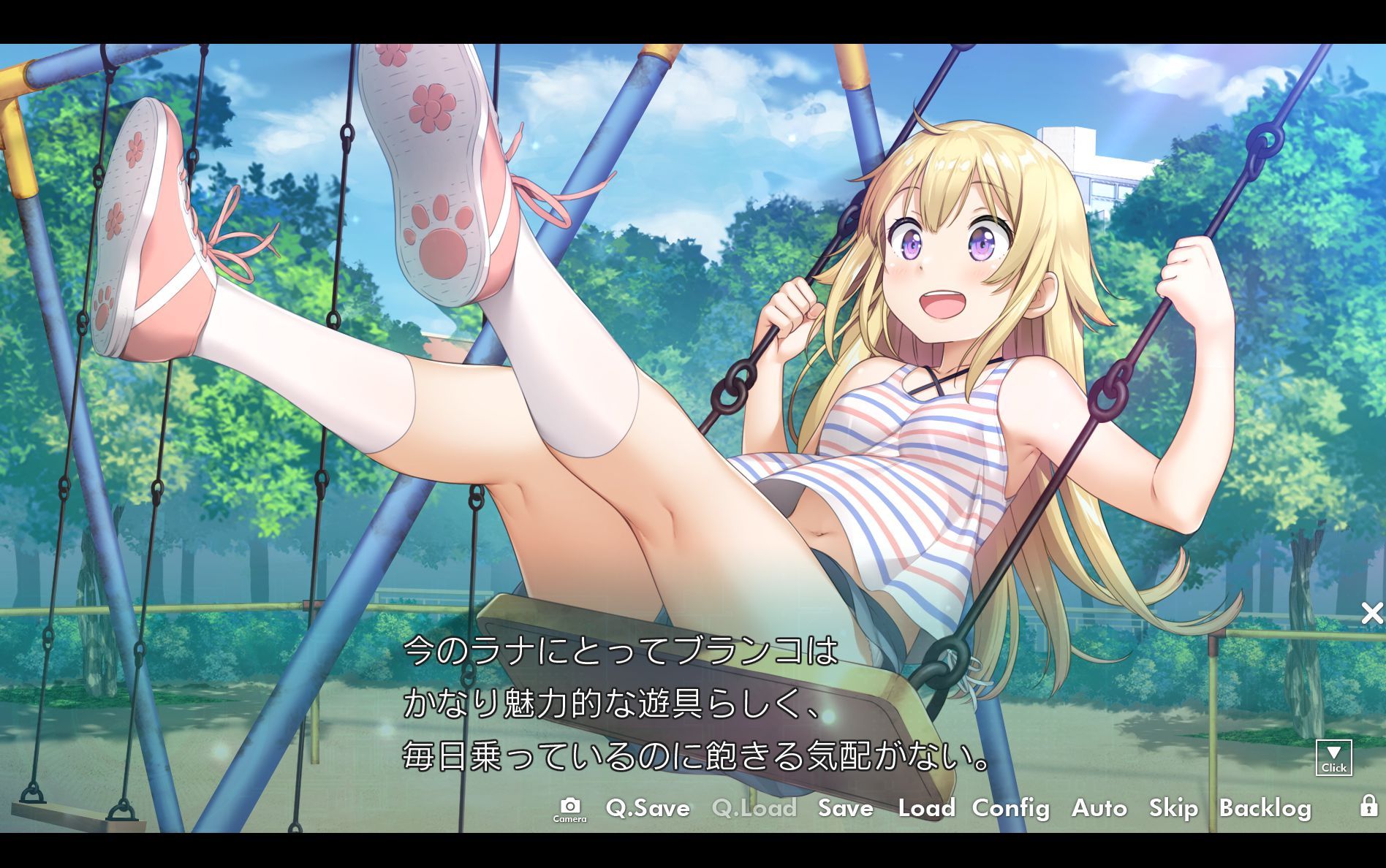Click the downward triangle prompt indicator
The width and height of the screenshot is (1386, 868).
(x=1334, y=751)
